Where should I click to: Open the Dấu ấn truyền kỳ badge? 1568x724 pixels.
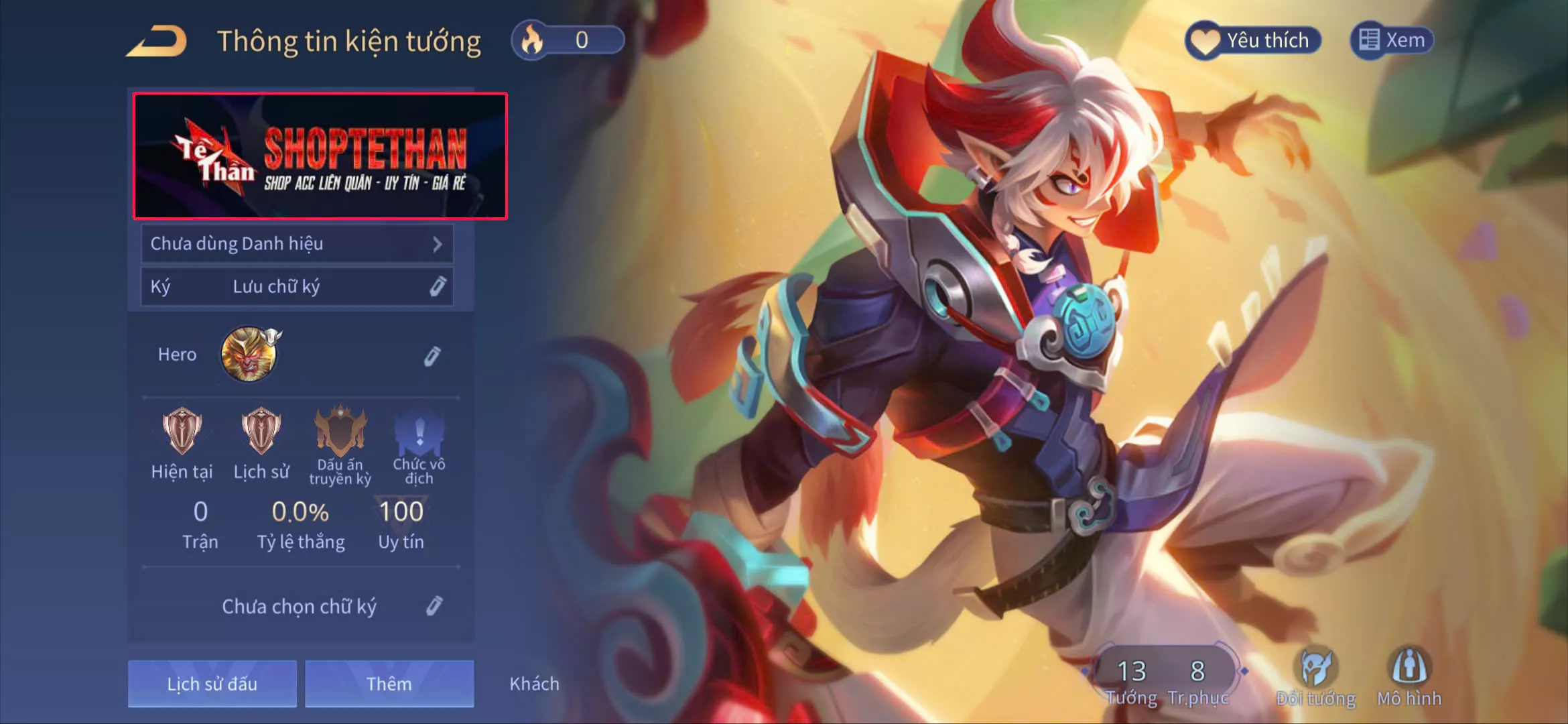coord(340,432)
